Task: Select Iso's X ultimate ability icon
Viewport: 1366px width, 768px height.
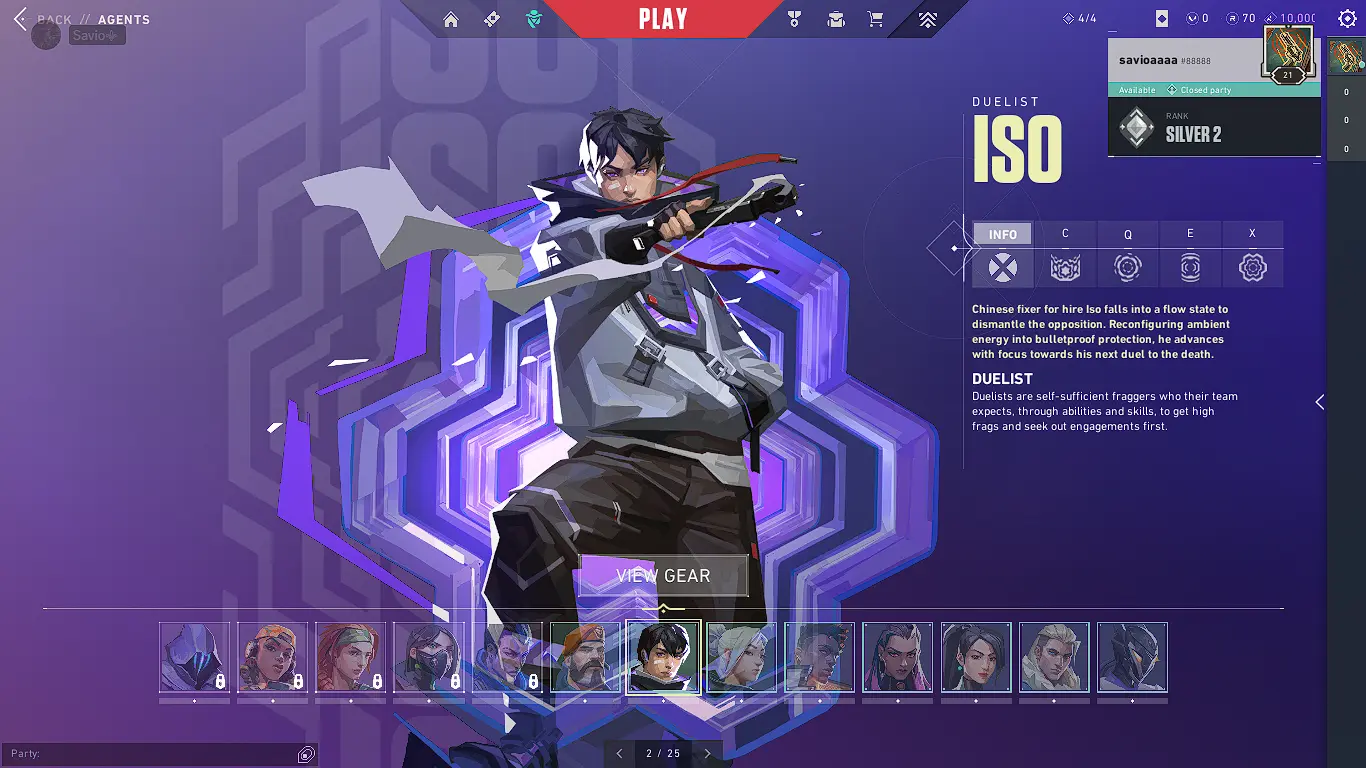Action: click(x=1253, y=268)
